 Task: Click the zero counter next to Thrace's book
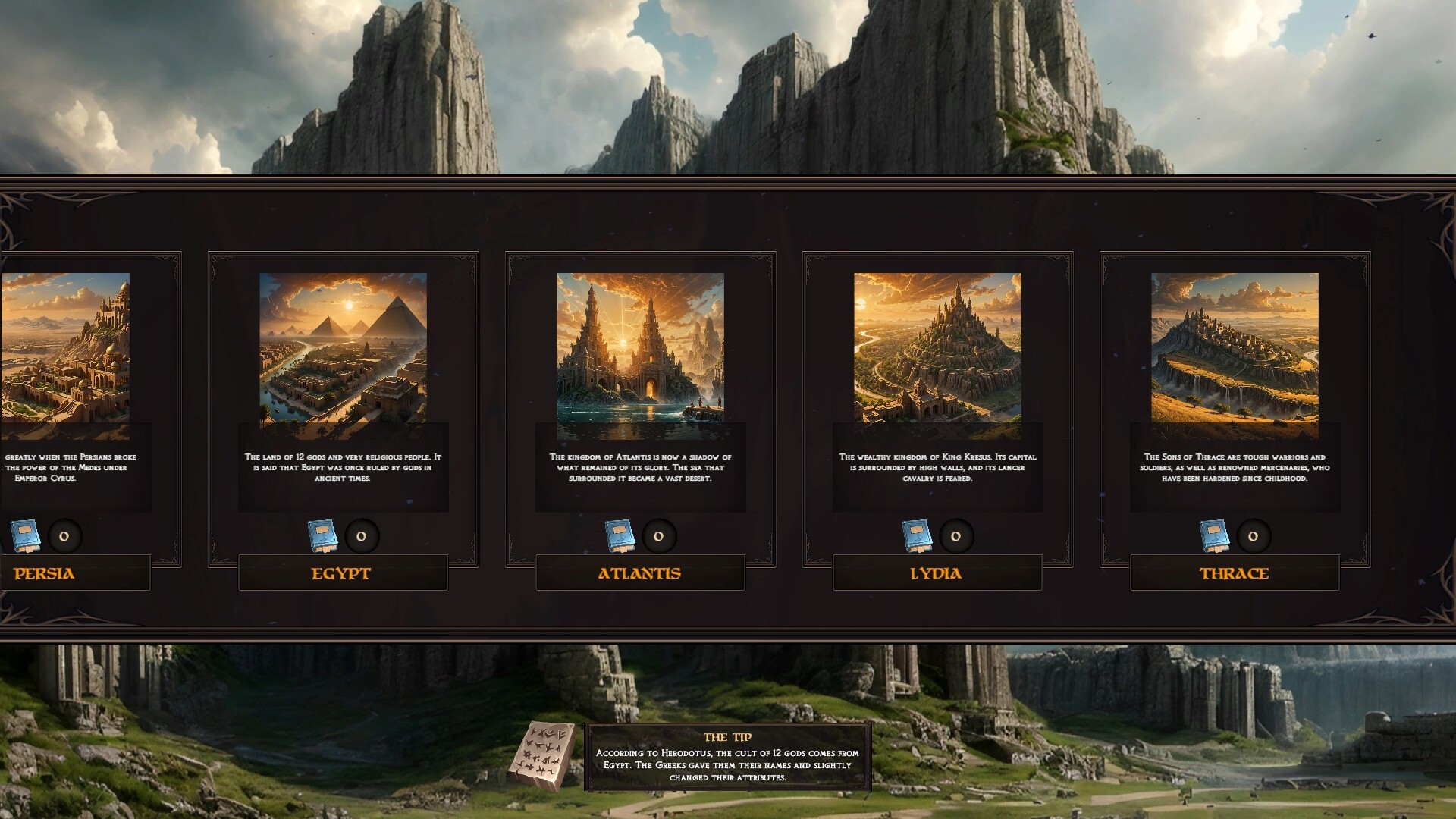[1253, 536]
